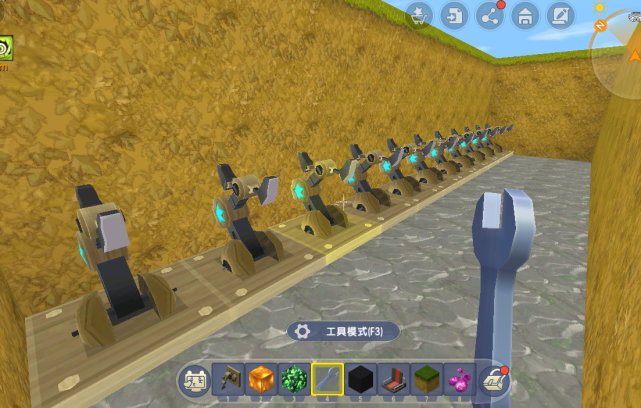Open the star shopping cart shop
The image size is (641, 408).
(421, 15)
